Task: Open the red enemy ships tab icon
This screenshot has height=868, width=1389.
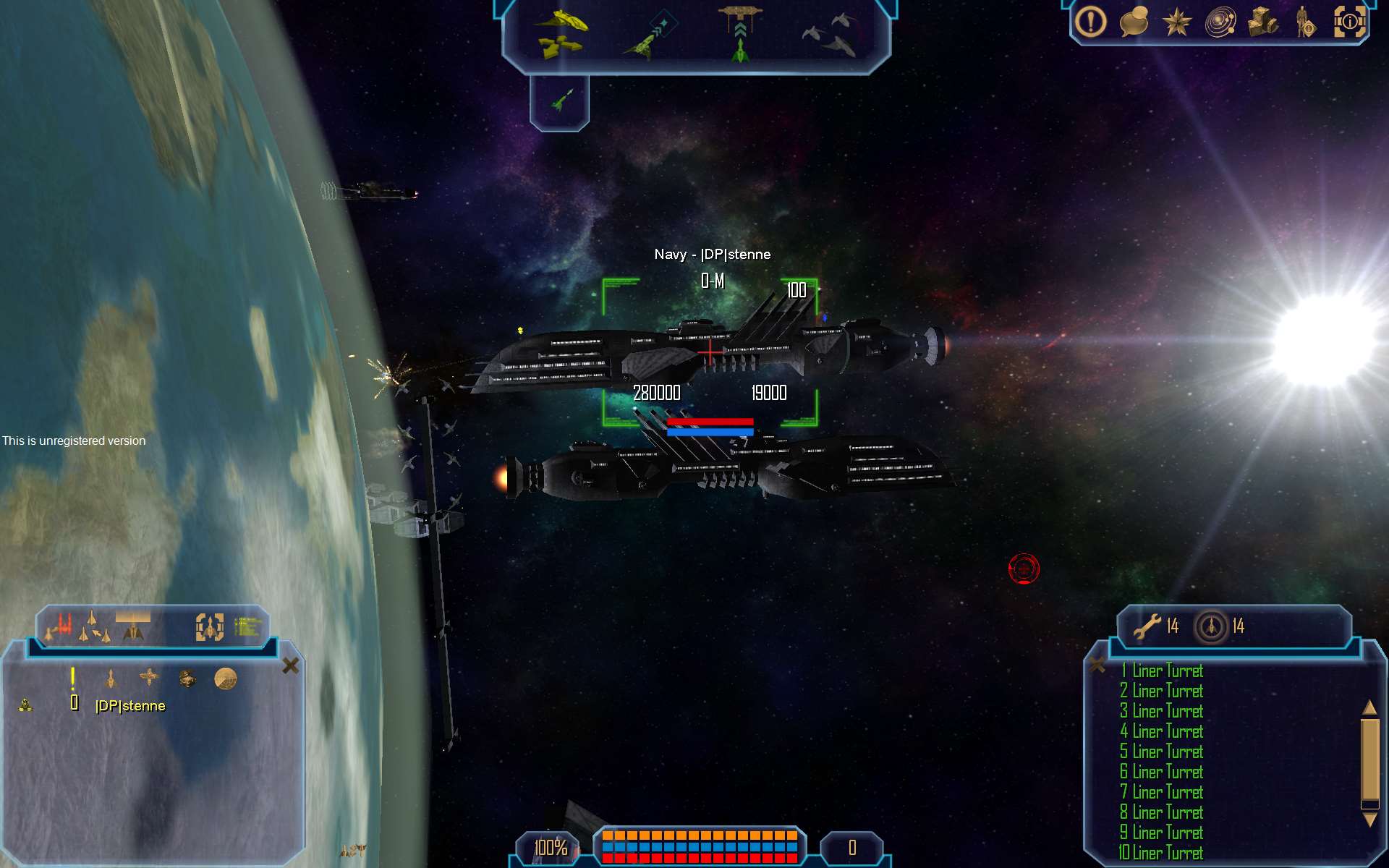Action: pyautogui.click(x=62, y=626)
